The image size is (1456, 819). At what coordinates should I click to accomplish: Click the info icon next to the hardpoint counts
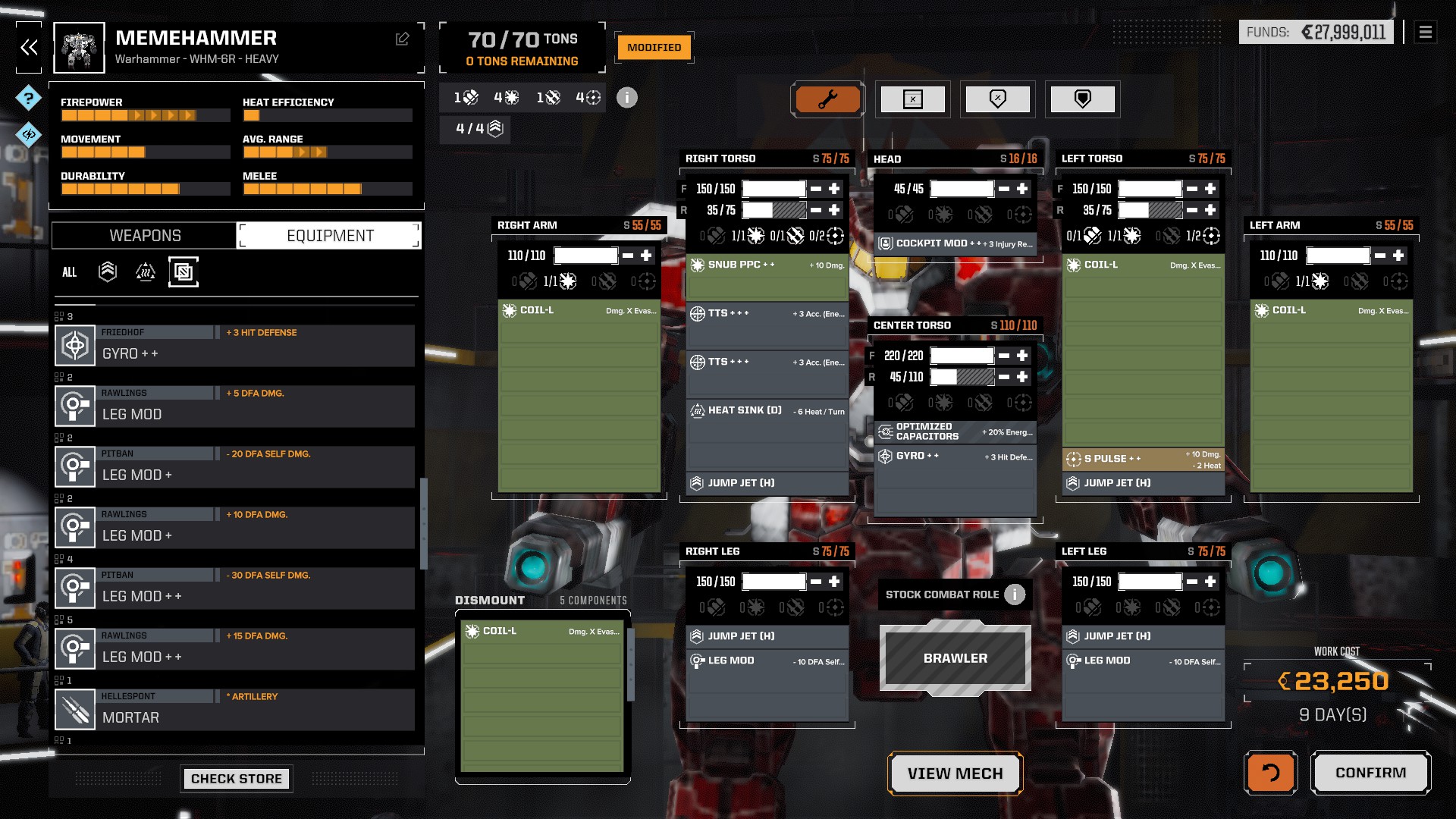[x=626, y=97]
